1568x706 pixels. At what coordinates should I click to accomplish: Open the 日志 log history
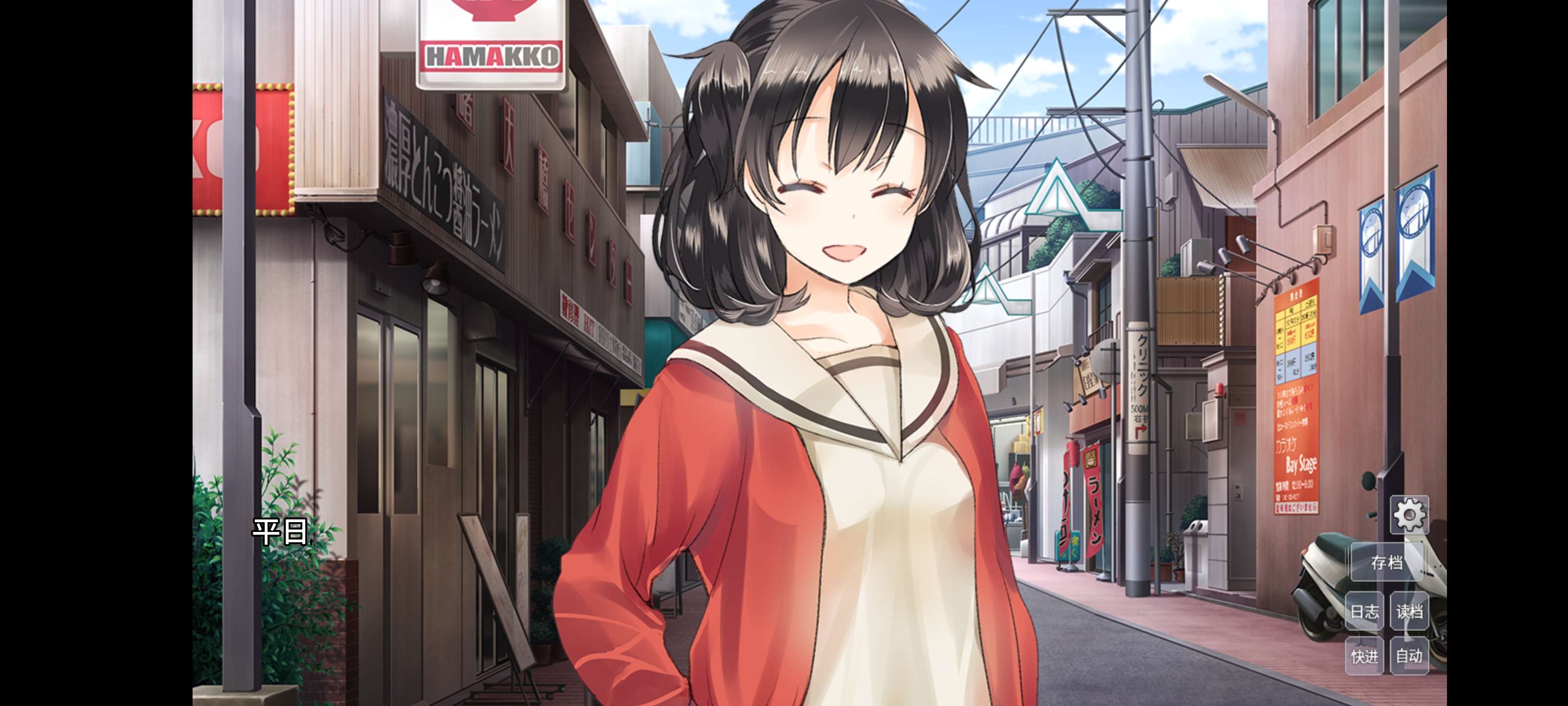click(1364, 611)
